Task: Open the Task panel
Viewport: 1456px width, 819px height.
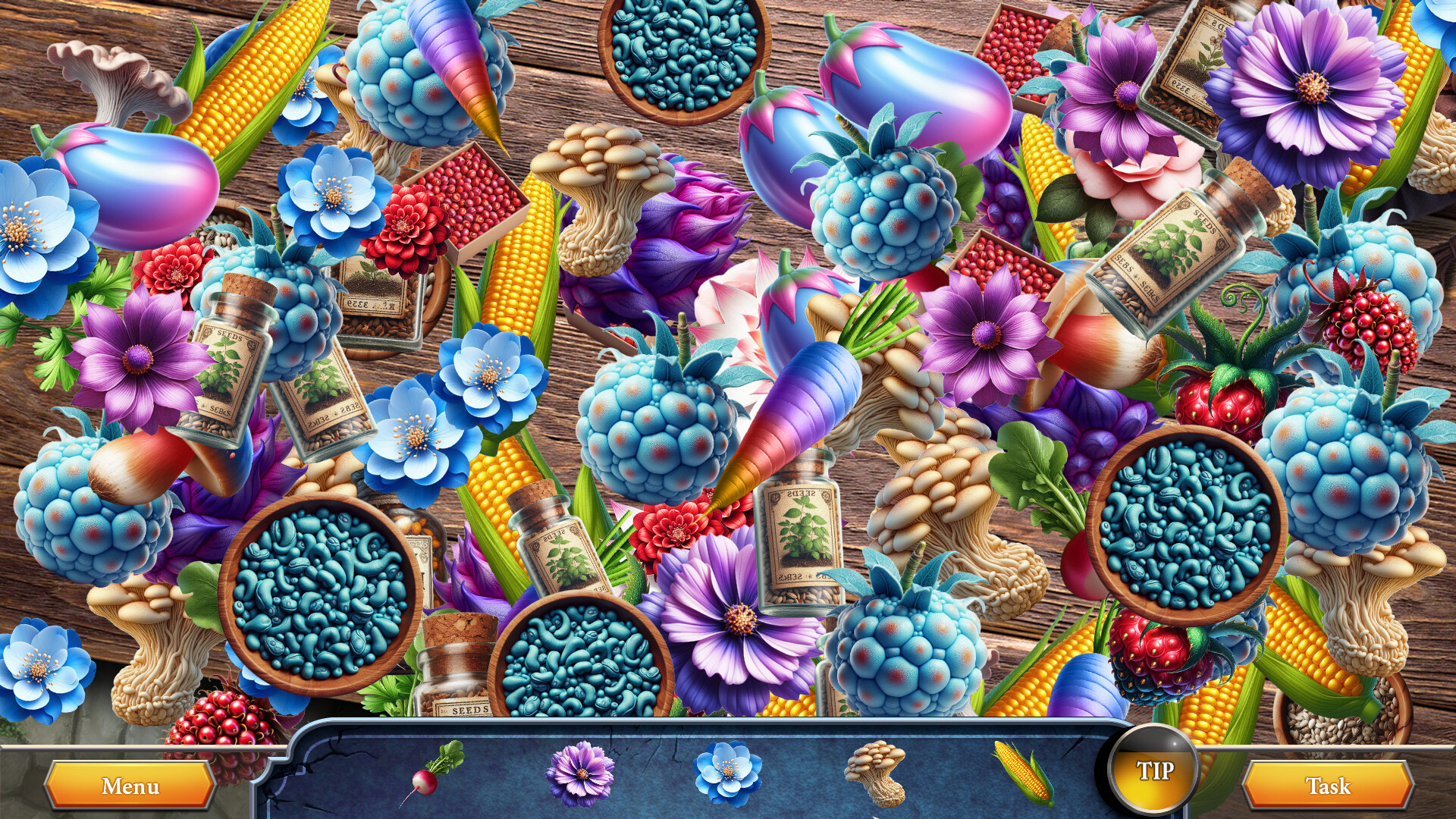Action: pos(1329,786)
